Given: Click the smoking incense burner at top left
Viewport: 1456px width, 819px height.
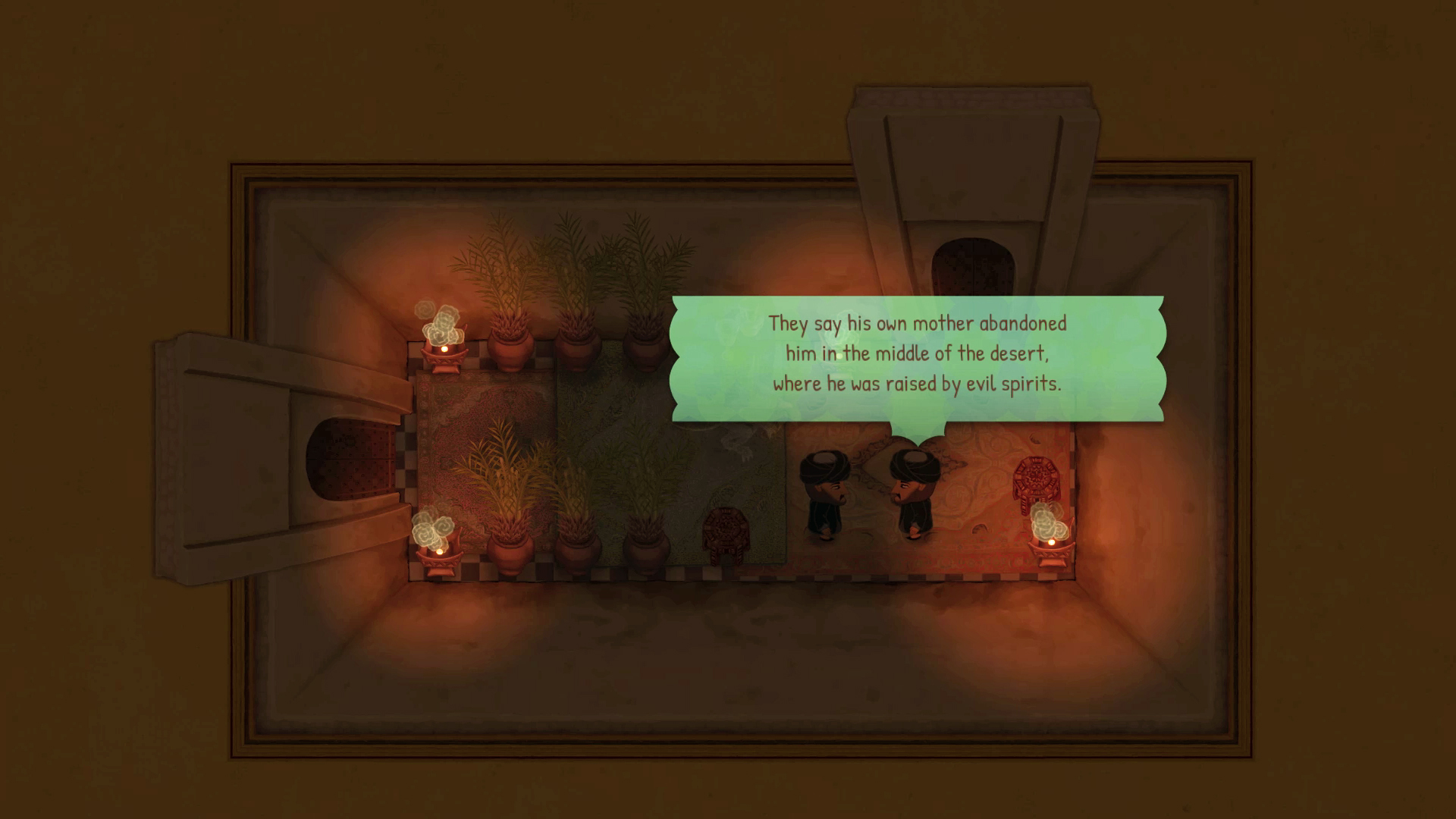Looking at the screenshot, I should pos(442,350).
